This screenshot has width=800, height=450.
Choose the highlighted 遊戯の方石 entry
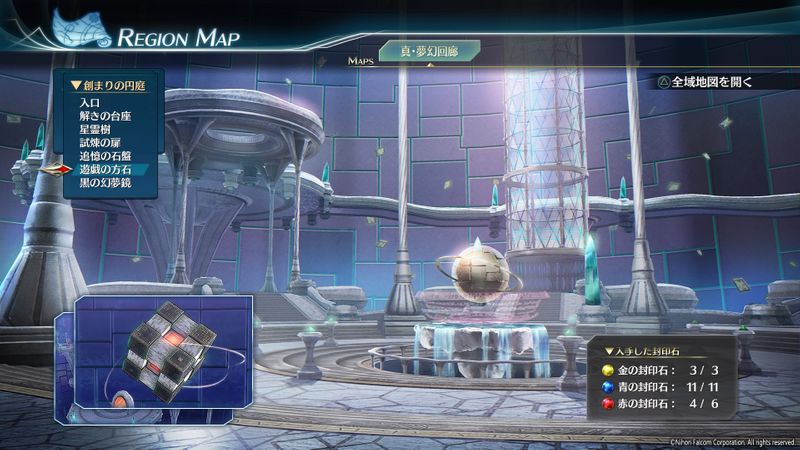pyautogui.click(x=105, y=170)
